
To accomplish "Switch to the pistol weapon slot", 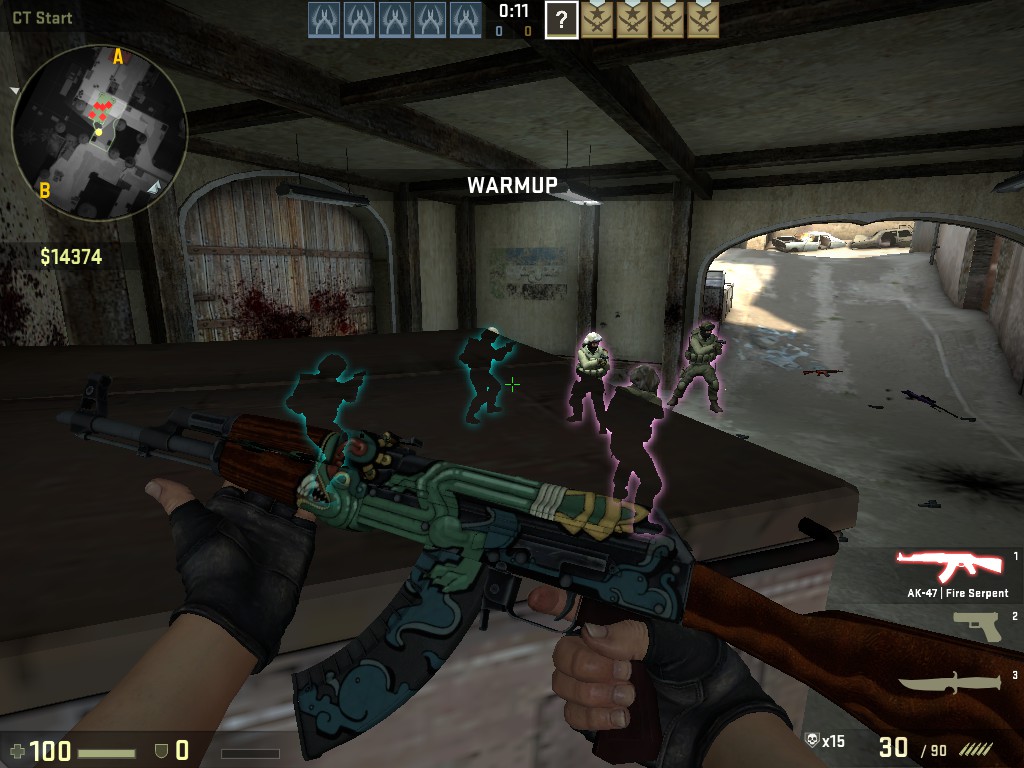I will [977, 626].
